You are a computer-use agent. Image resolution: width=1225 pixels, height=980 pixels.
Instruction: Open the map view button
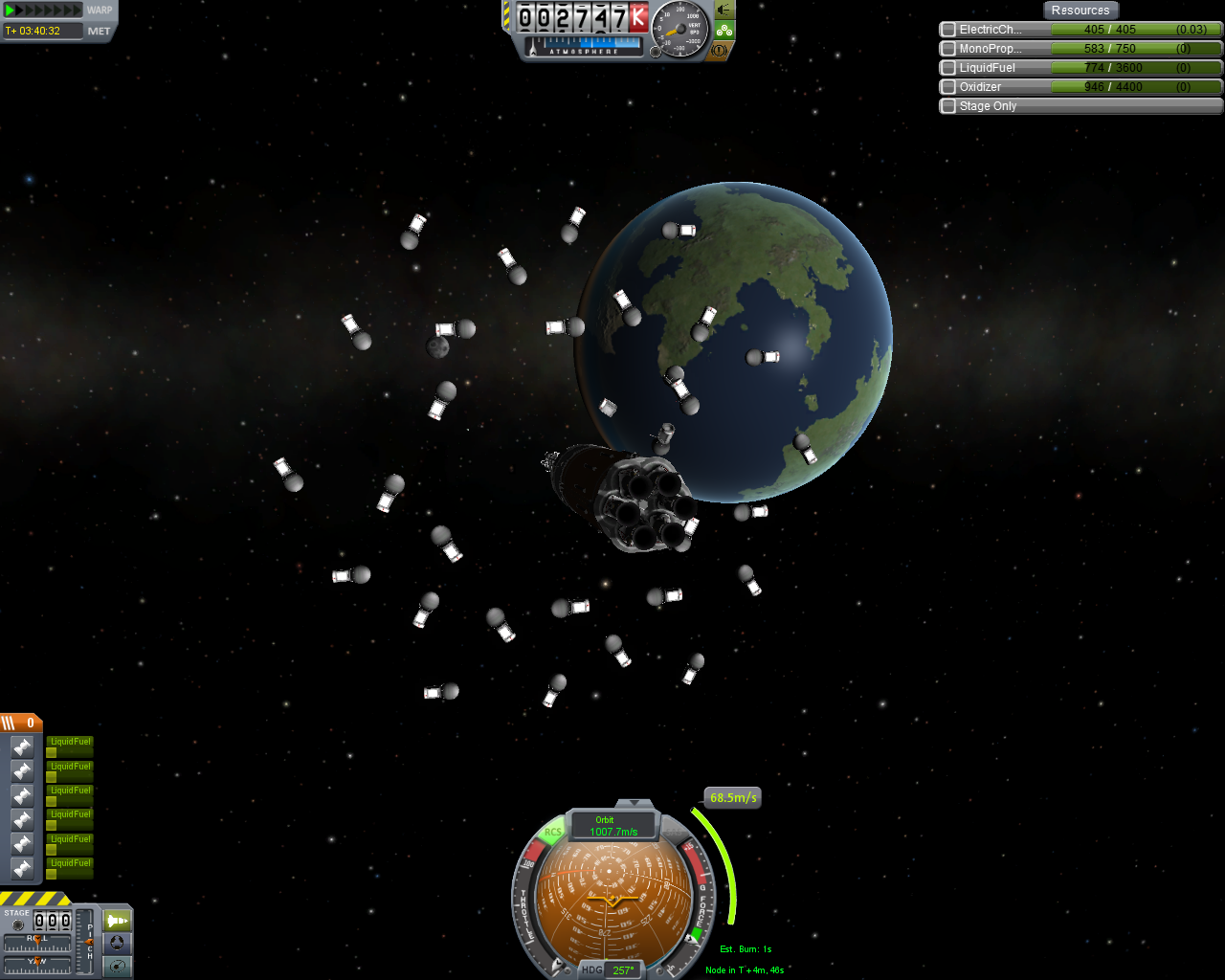pyautogui.click(x=117, y=966)
